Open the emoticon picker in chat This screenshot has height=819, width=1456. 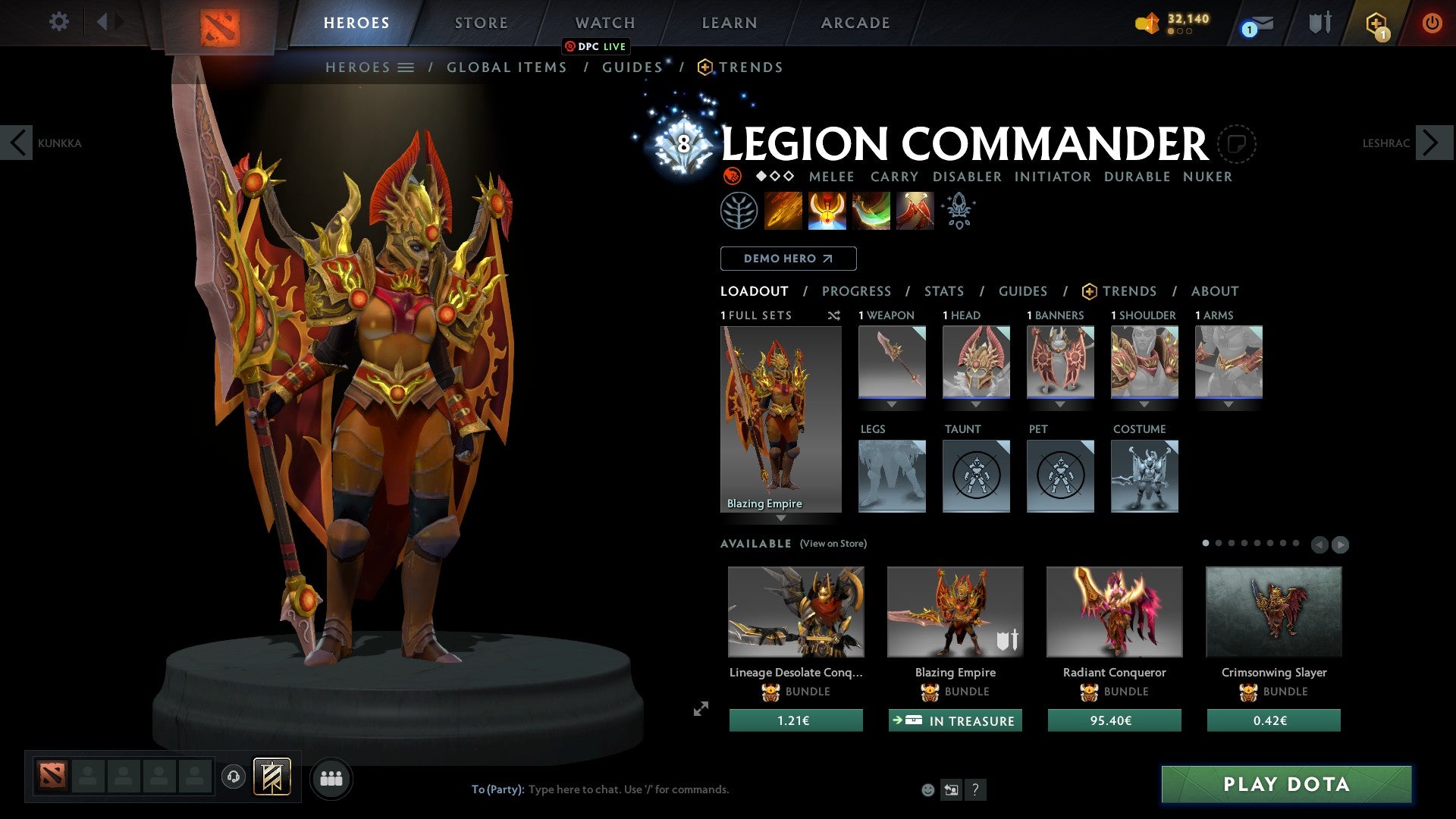[x=927, y=789]
